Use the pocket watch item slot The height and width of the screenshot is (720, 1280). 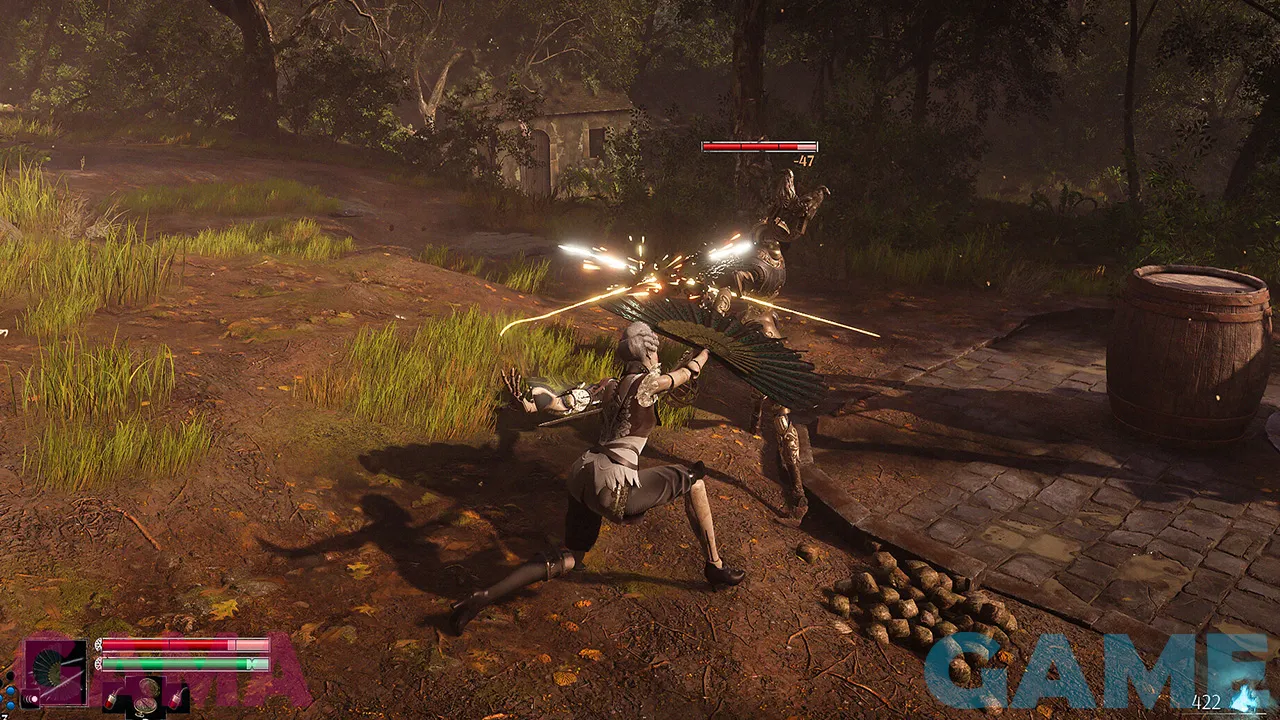click(146, 695)
